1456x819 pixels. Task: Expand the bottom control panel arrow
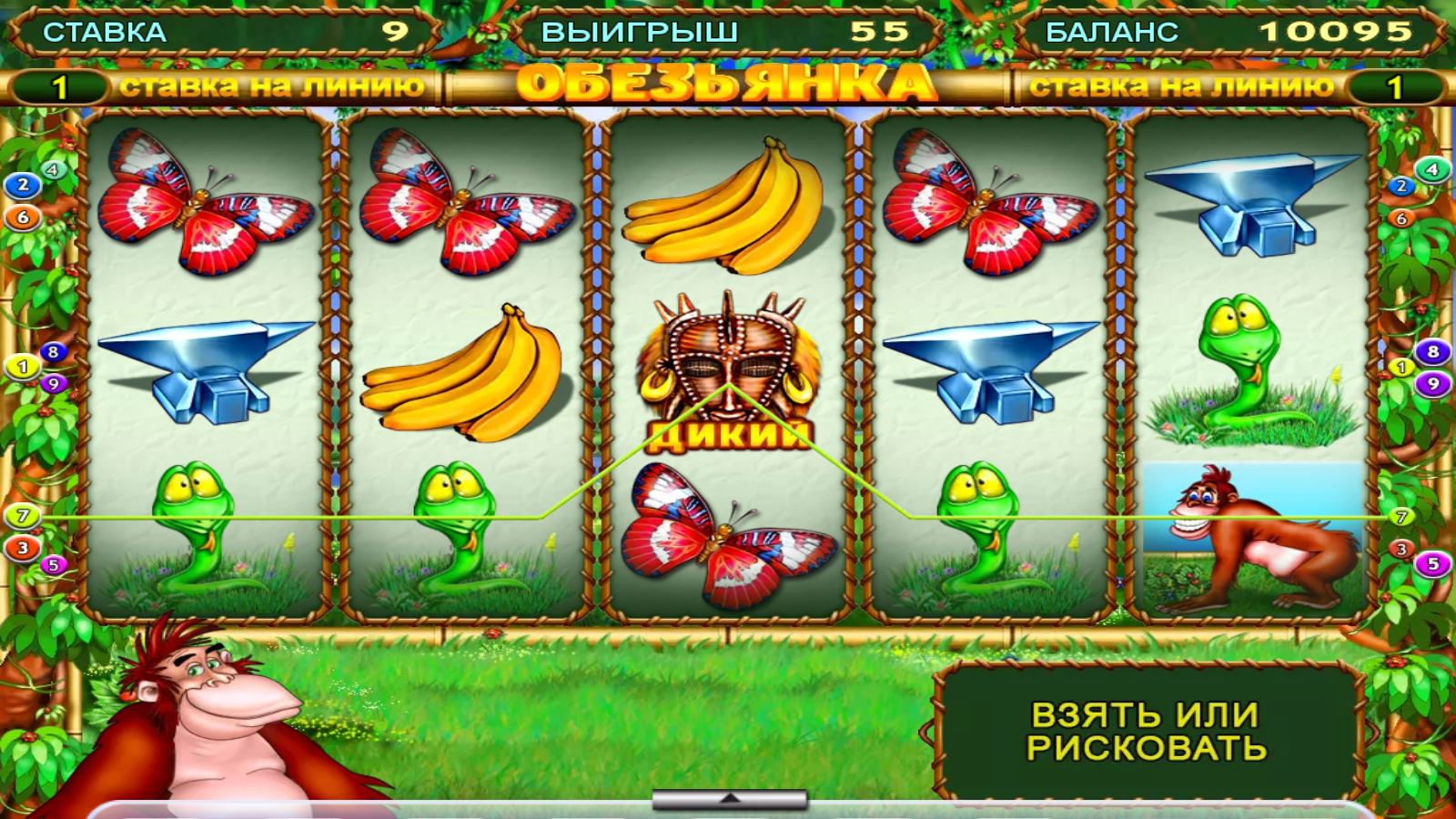pos(728,796)
